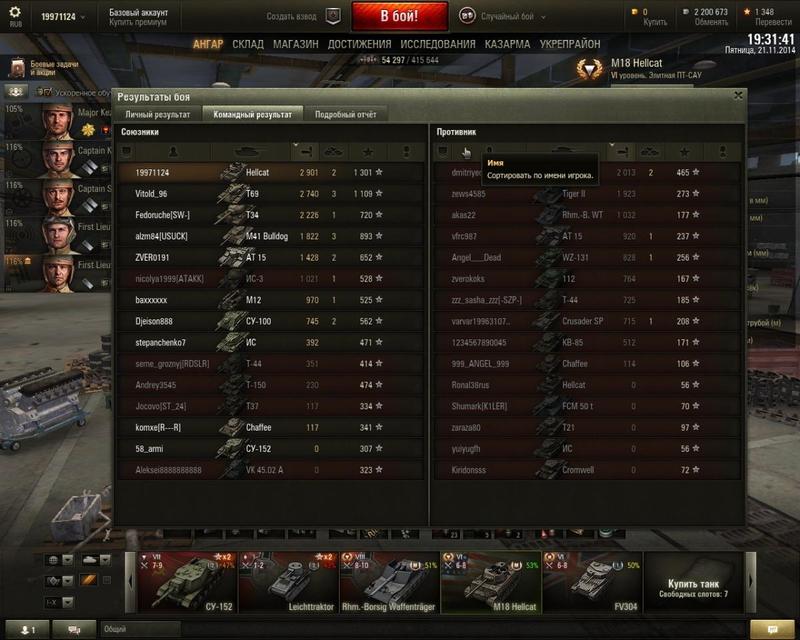Open 'ДОСТИЖЕНИЯ' from the top menu

[x=359, y=45]
